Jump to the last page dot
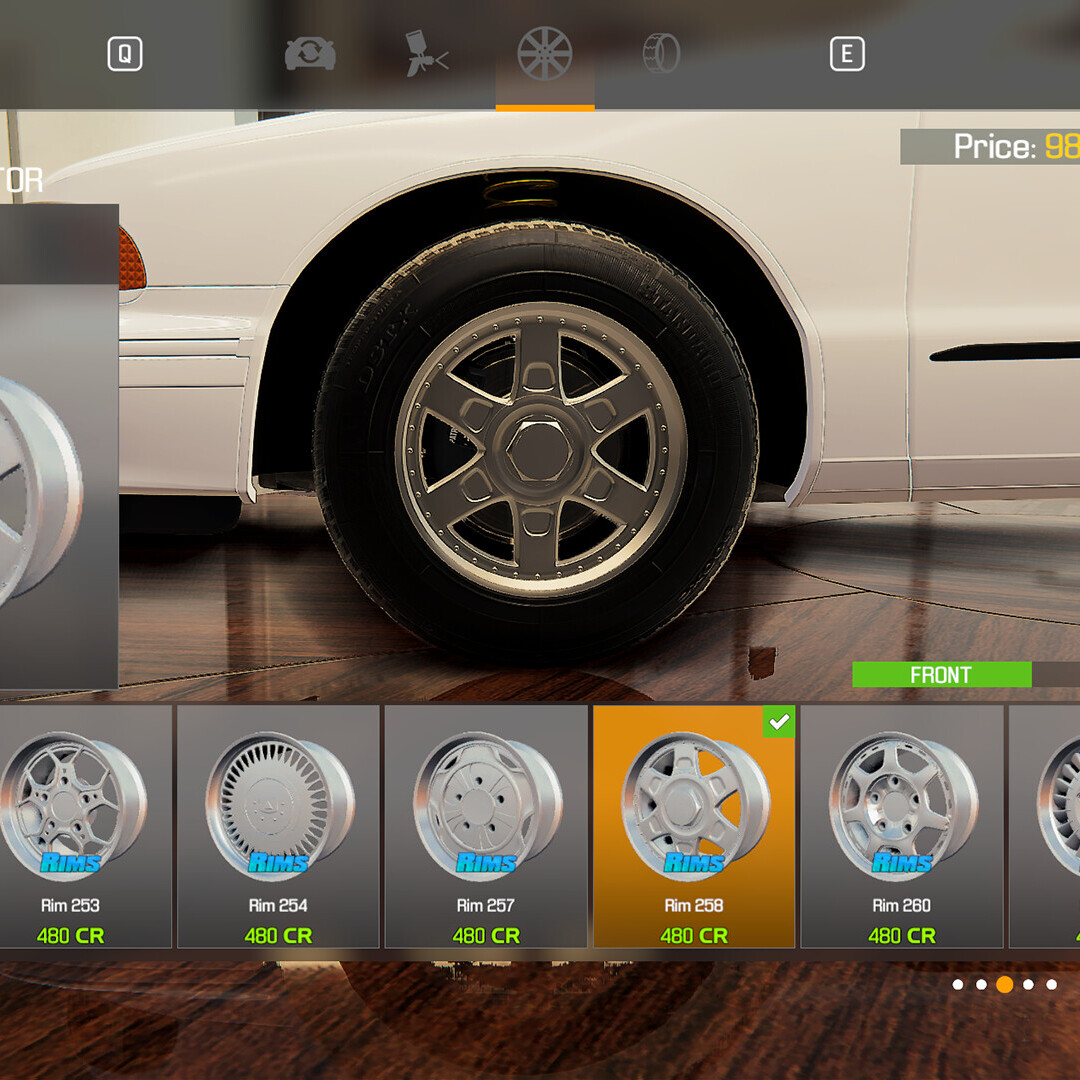The width and height of the screenshot is (1080, 1080). pyautogui.click(x=1052, y=985)
